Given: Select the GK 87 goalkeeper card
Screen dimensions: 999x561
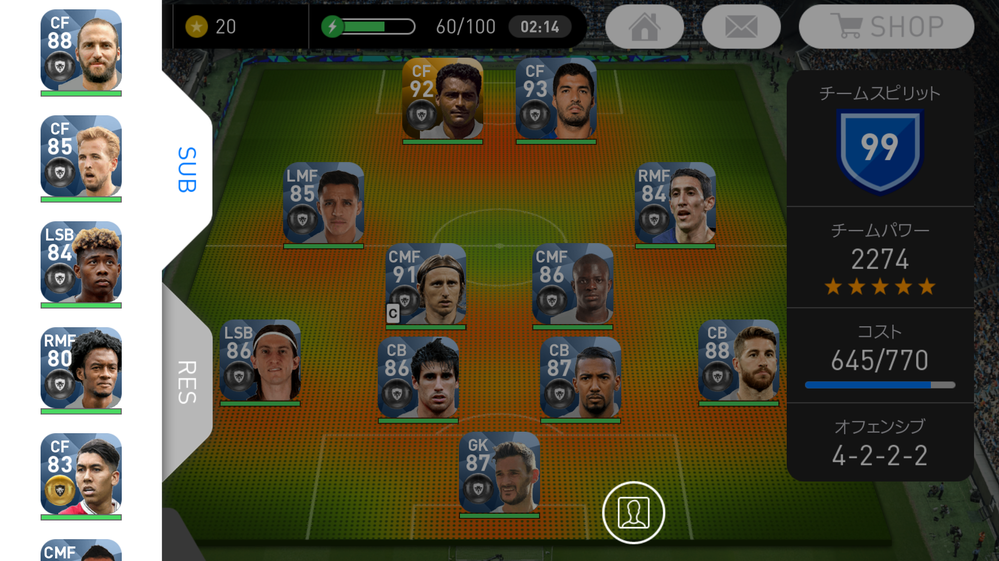Looking at the screenshot, I should 499,472.
